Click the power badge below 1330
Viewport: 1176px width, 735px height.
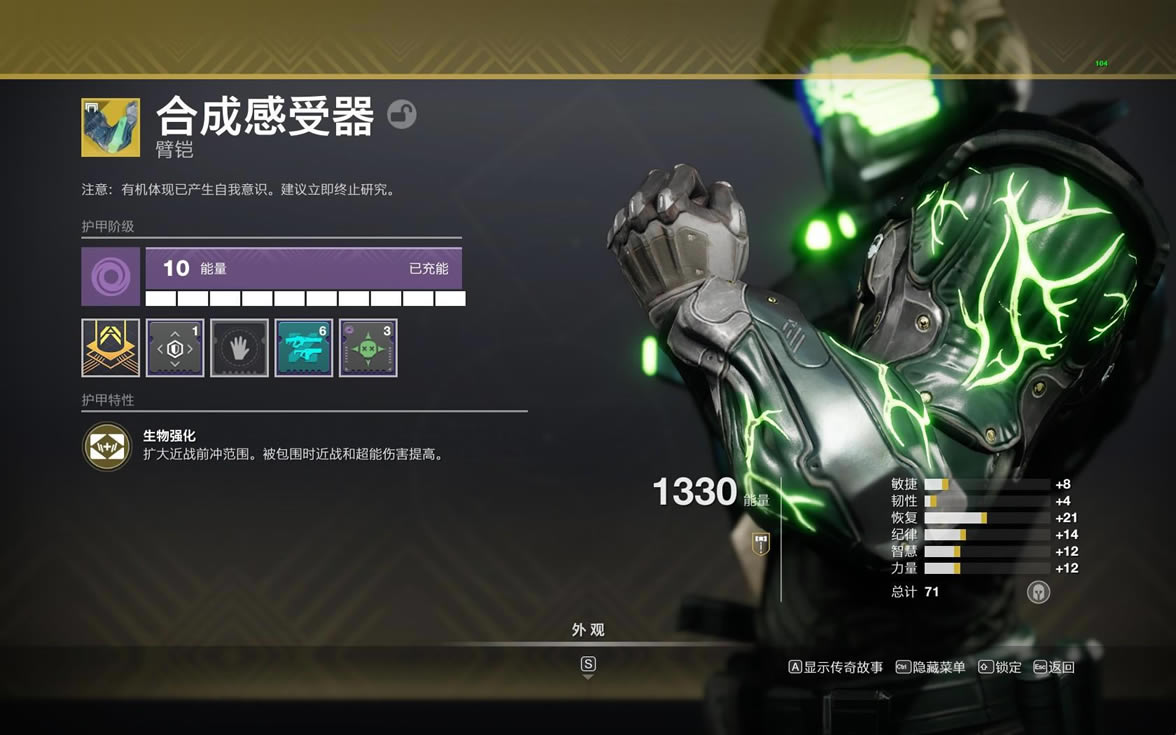[x=761, y=543]
